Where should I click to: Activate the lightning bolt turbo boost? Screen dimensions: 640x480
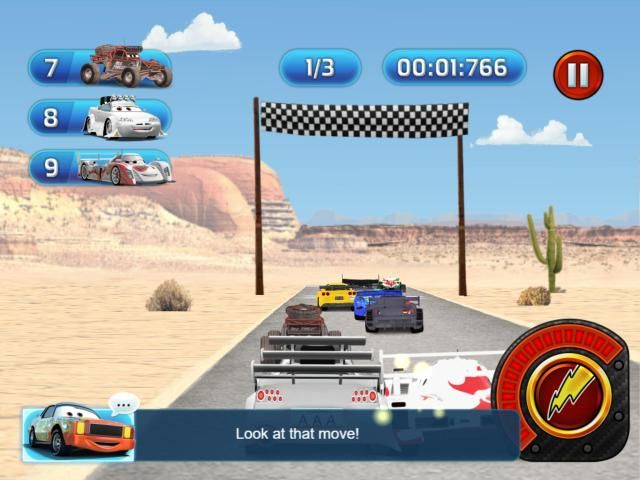[x=568, y=393]
